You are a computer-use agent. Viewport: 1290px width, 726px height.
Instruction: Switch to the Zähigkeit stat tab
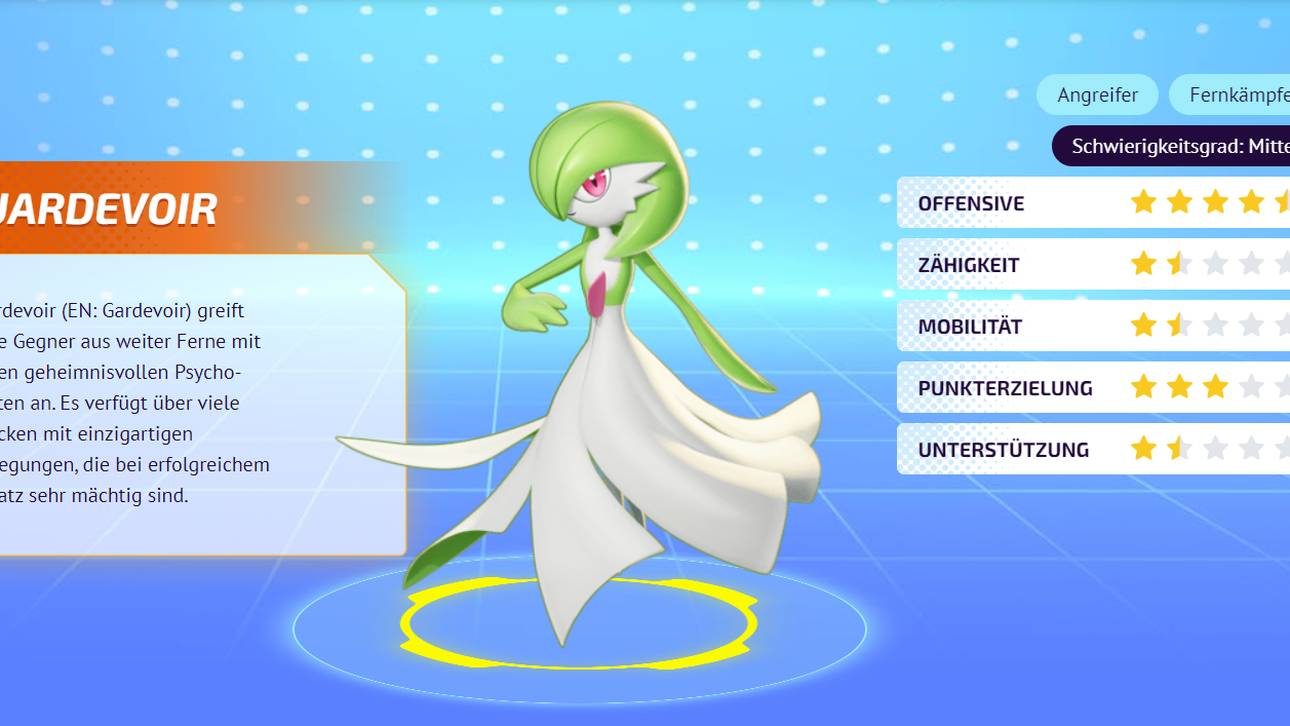coord(969,263)
